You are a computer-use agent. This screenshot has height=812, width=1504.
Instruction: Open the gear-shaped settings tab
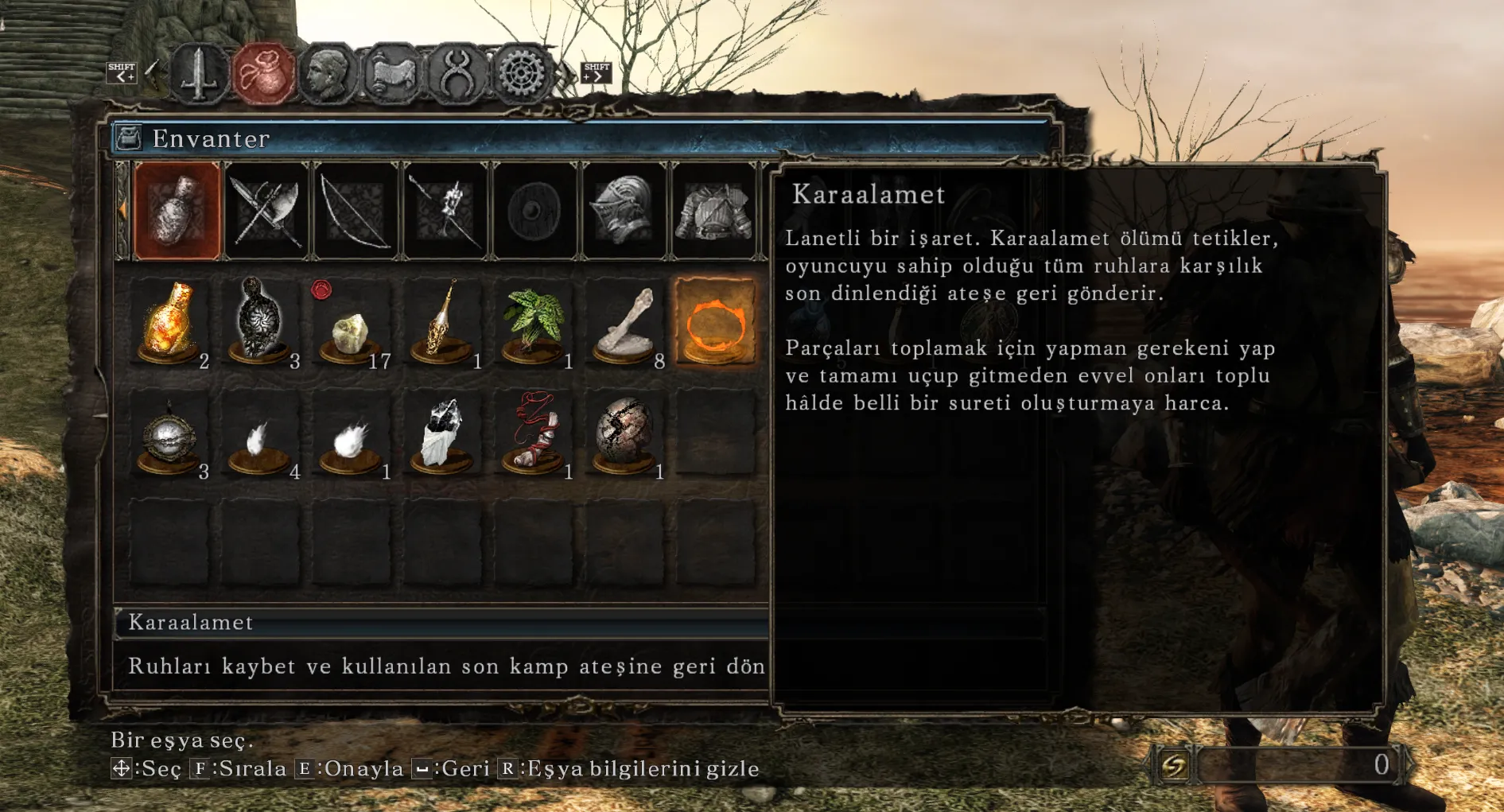click(521, 75)
